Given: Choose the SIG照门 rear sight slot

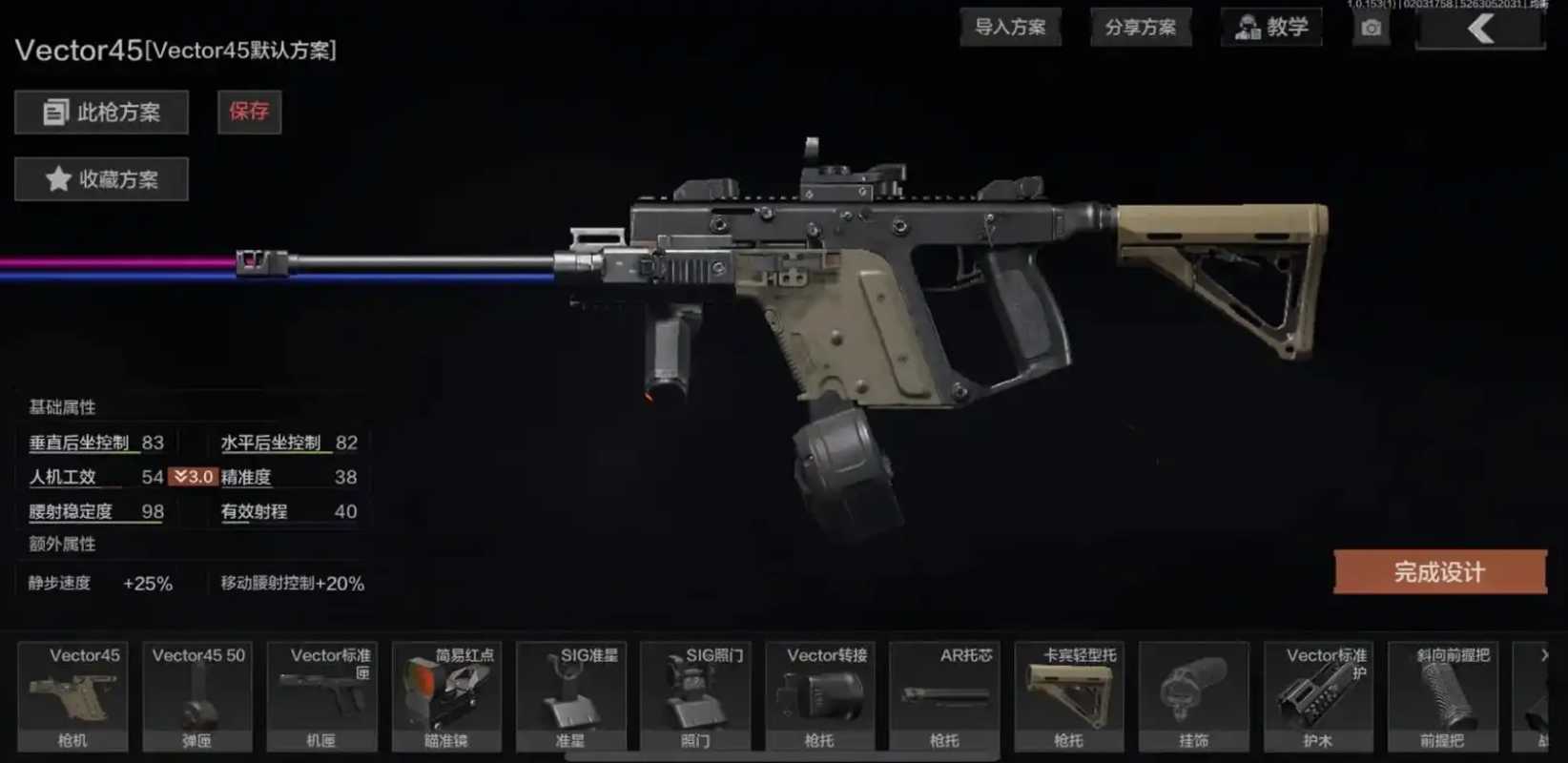Looking at the screenshot, I should click(x=695, y=696).
